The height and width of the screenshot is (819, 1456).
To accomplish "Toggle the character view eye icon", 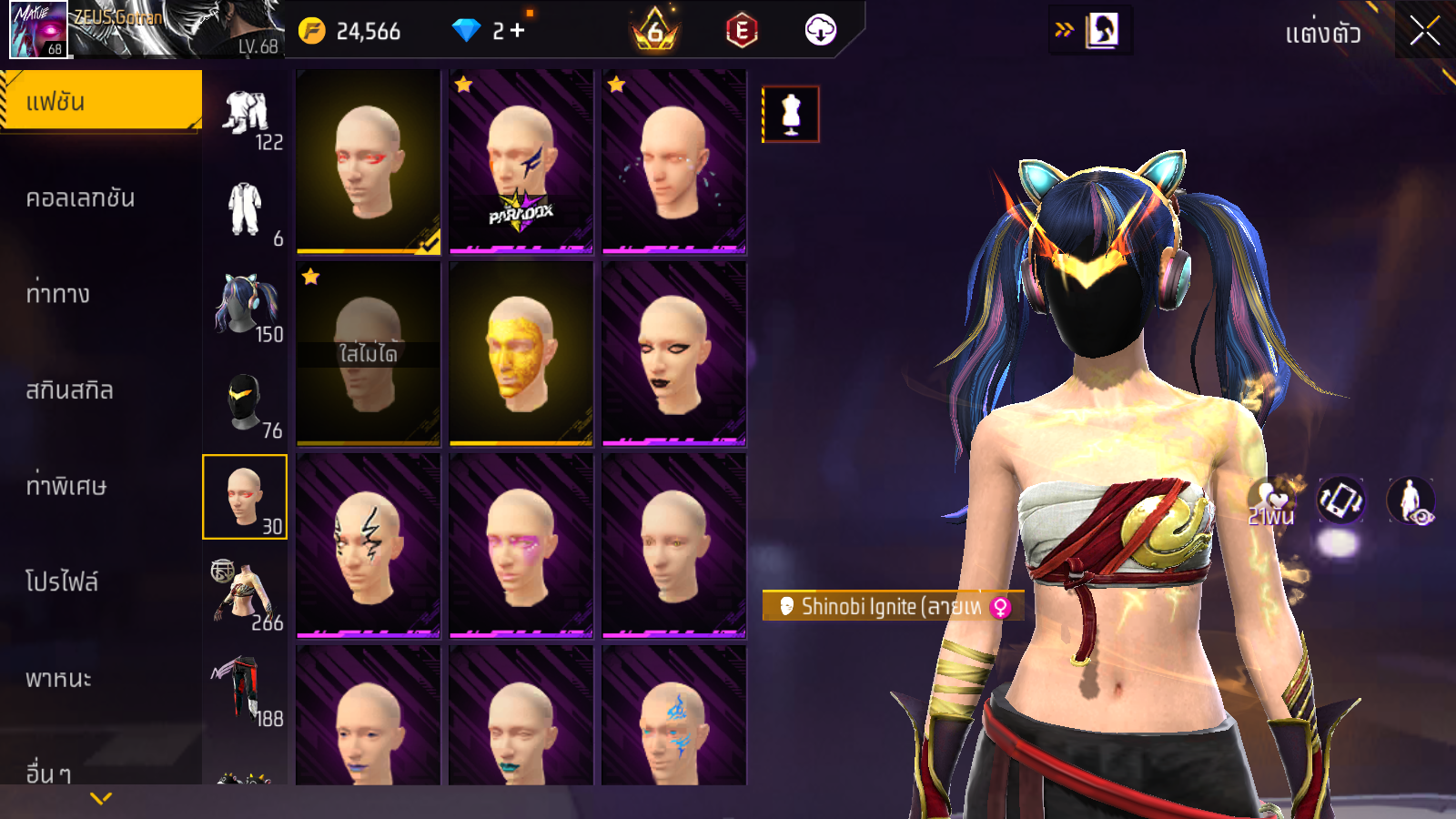I will tap(1410, 500).
